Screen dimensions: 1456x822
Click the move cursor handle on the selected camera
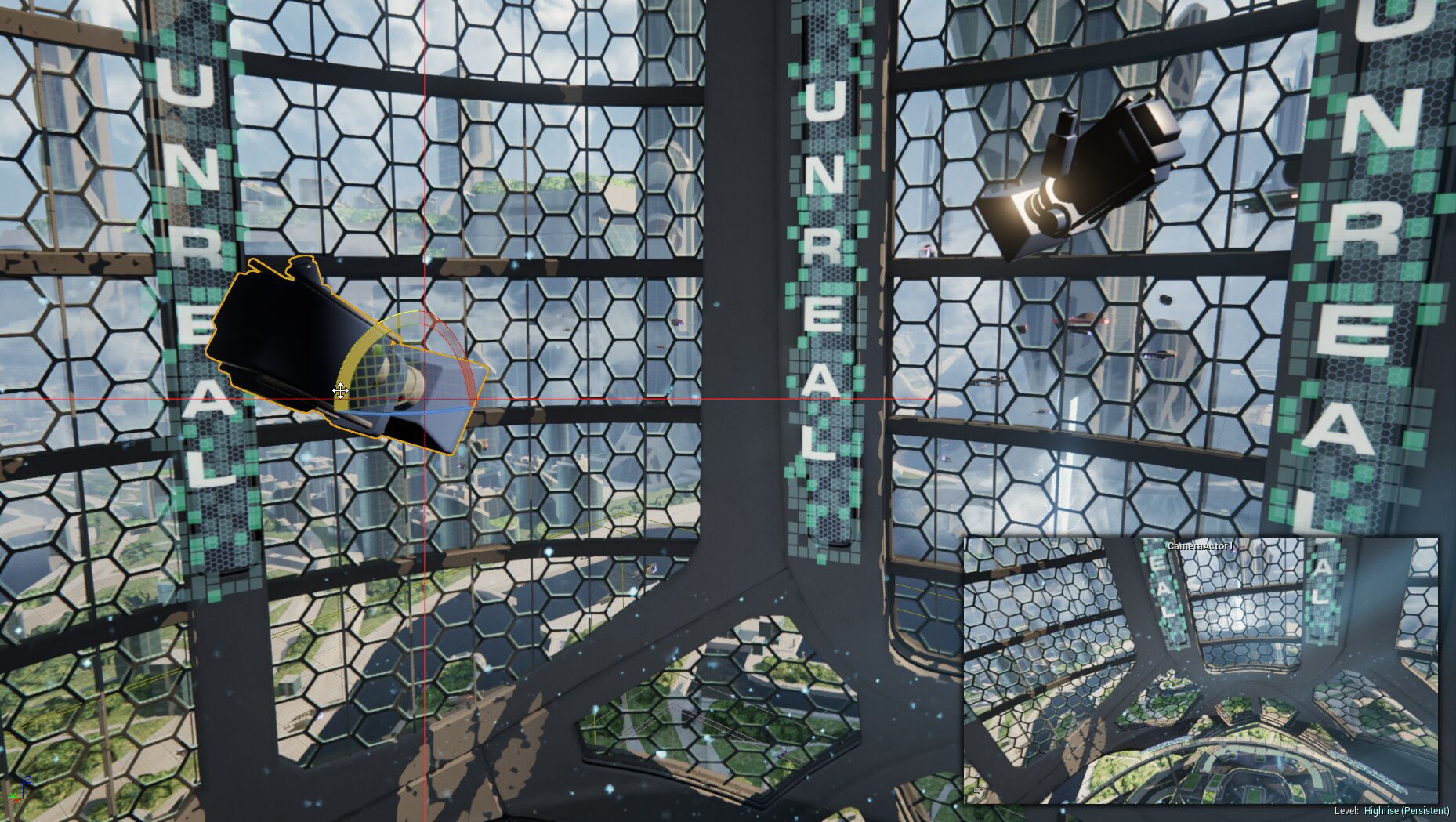(x=341, y=390)
